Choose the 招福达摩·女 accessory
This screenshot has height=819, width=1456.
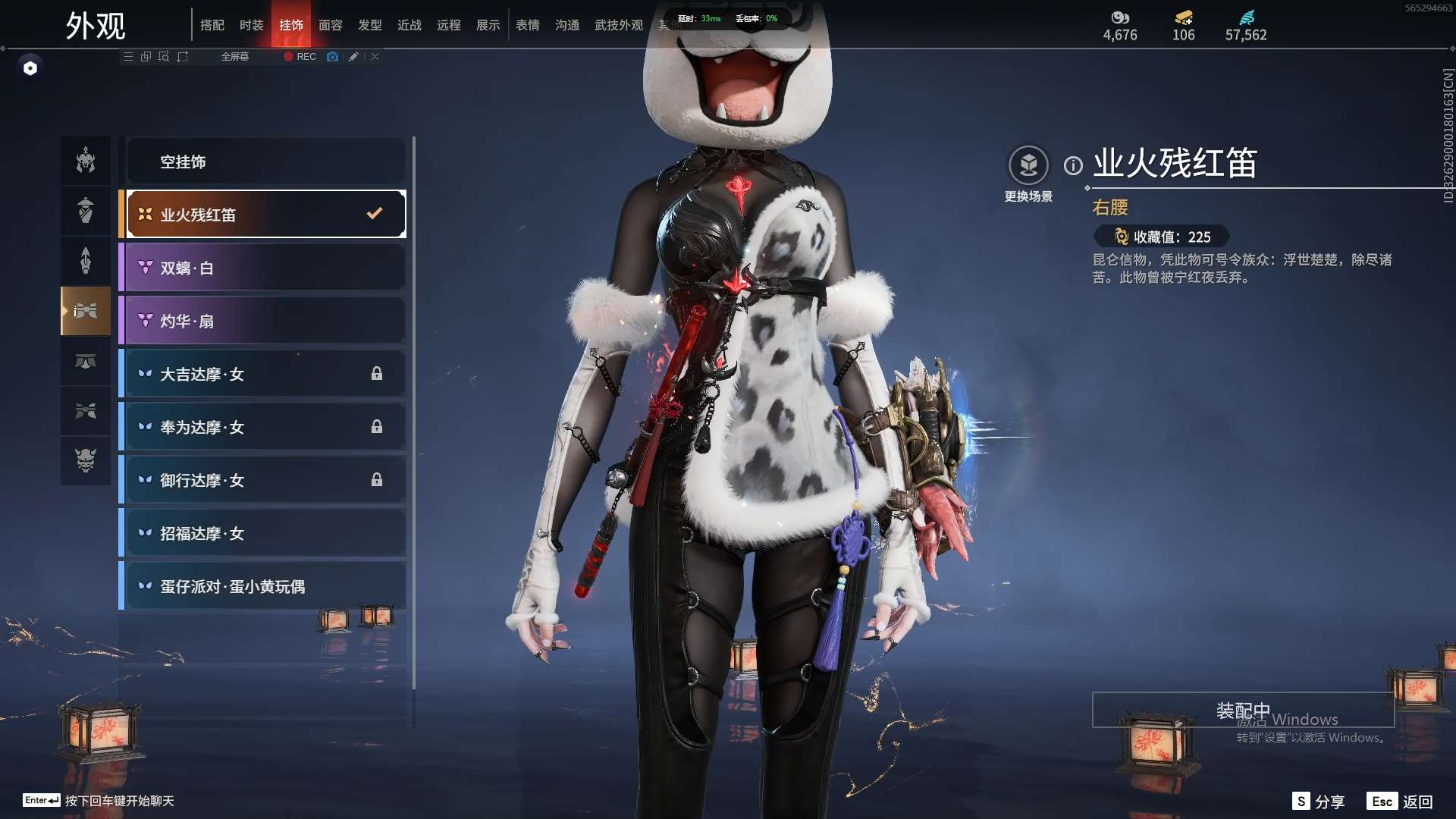(265, 533)
